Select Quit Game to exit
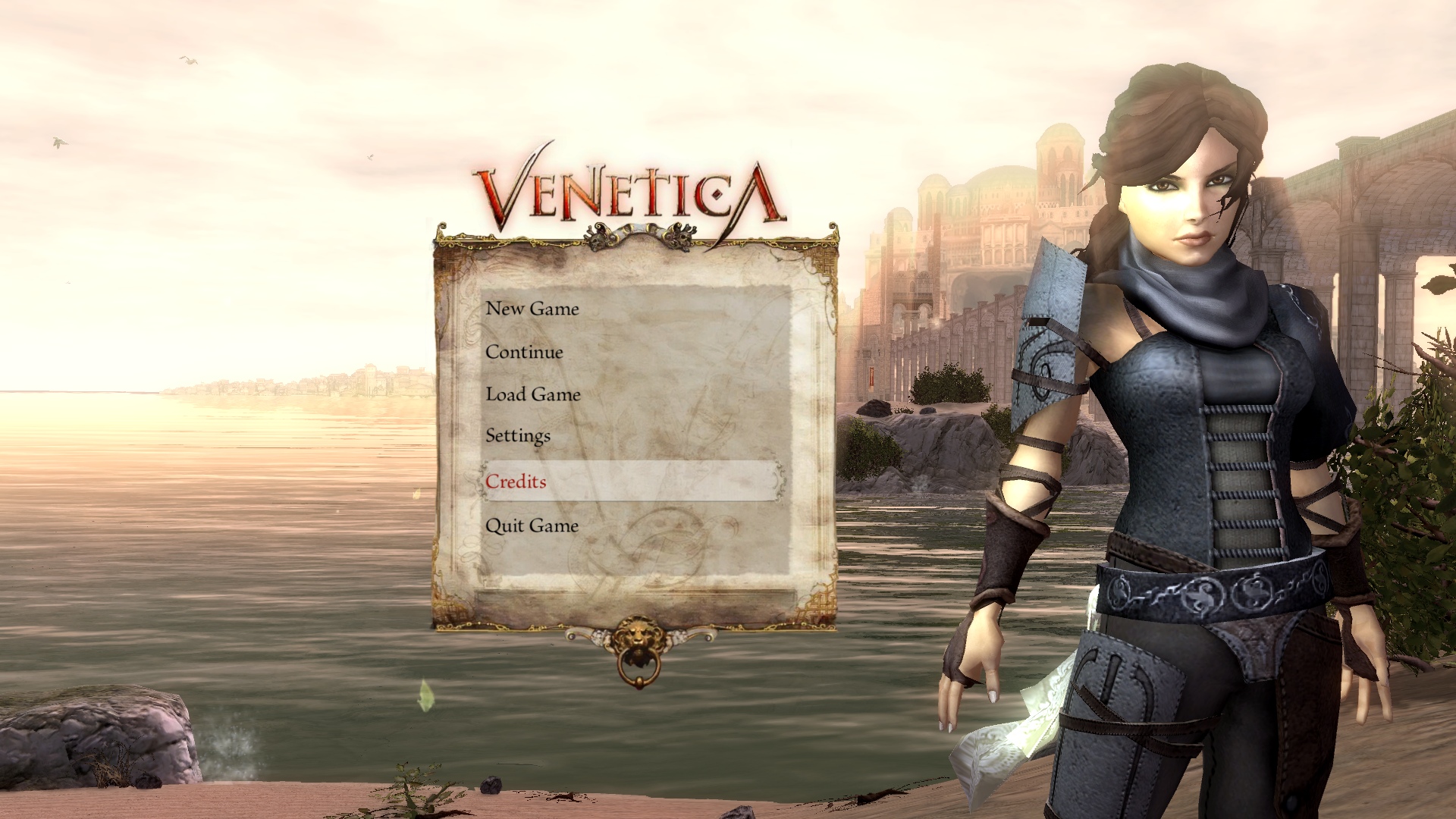Image resolution: width=1456 pixels, height=819 pixels. tap(532, 526)
